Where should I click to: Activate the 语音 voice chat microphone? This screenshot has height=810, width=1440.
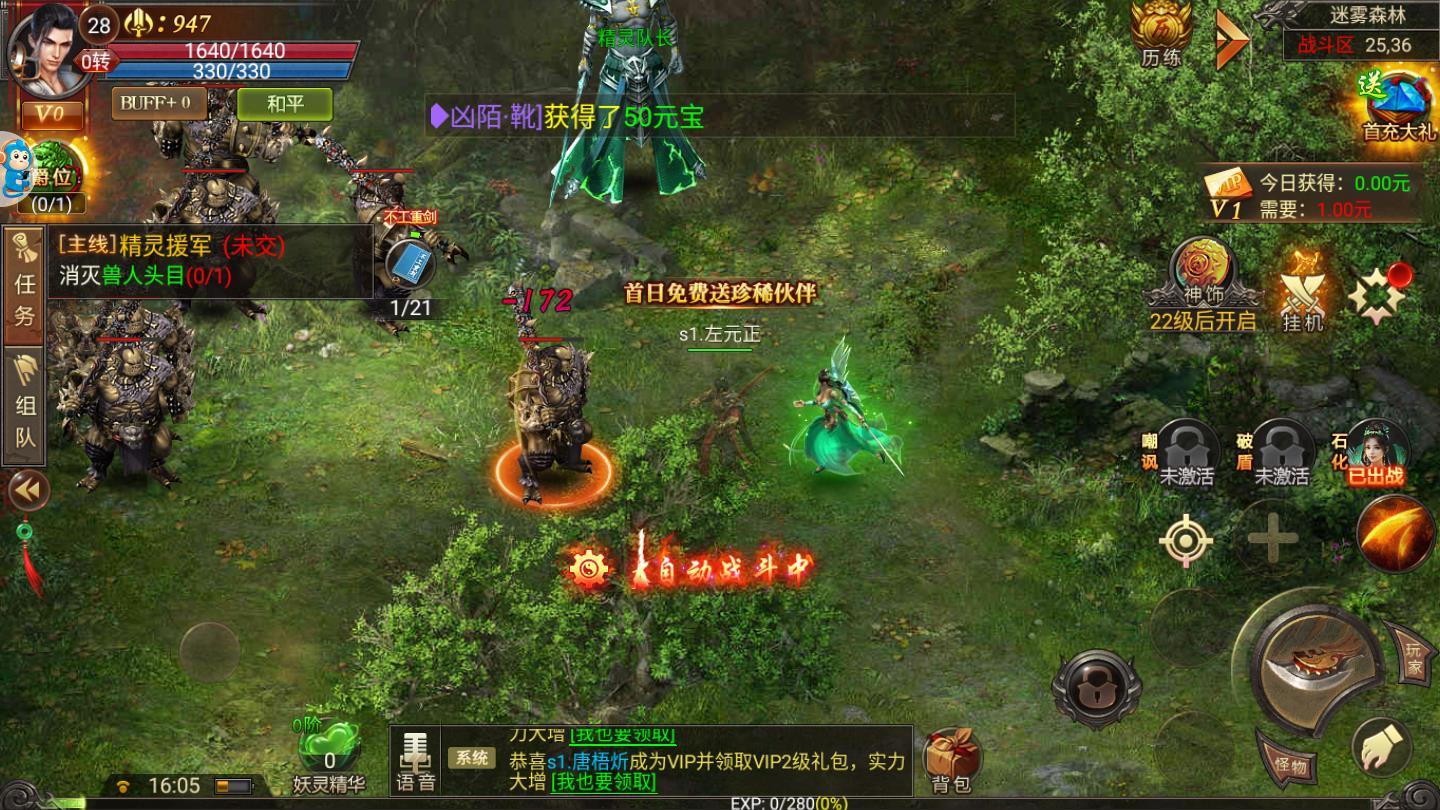415,761
